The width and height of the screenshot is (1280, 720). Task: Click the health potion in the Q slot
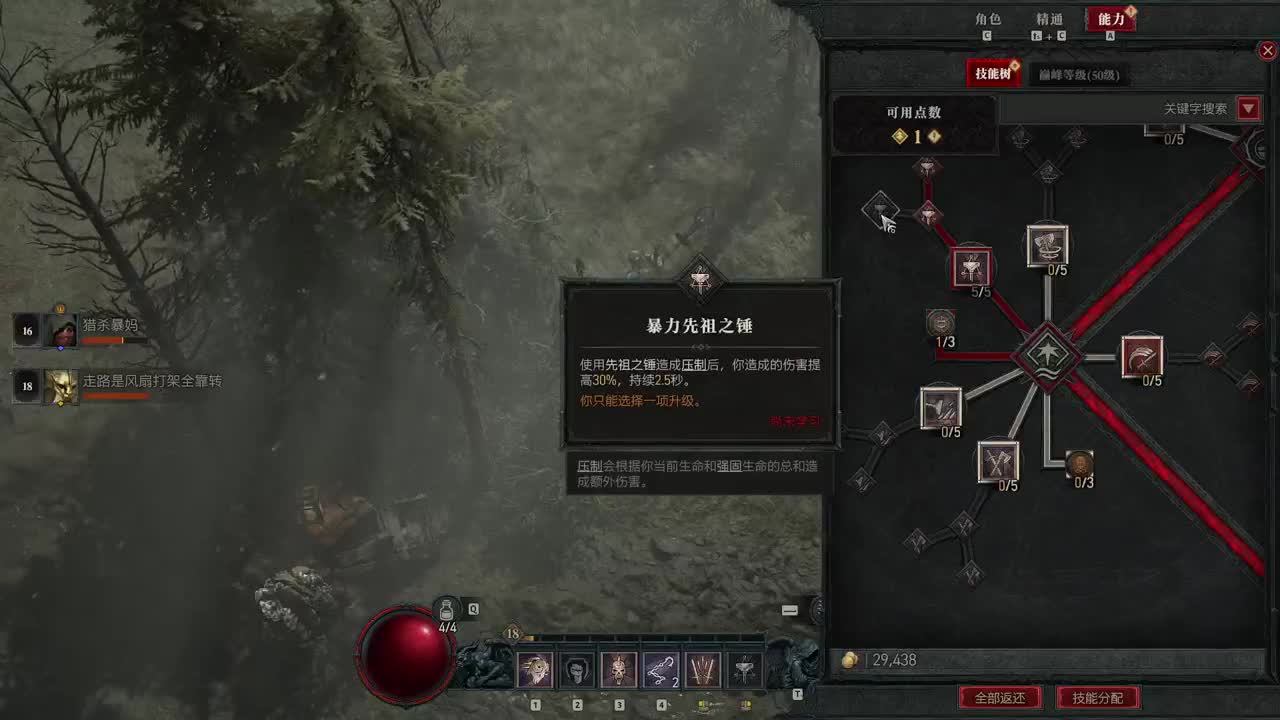coord(444,610)
